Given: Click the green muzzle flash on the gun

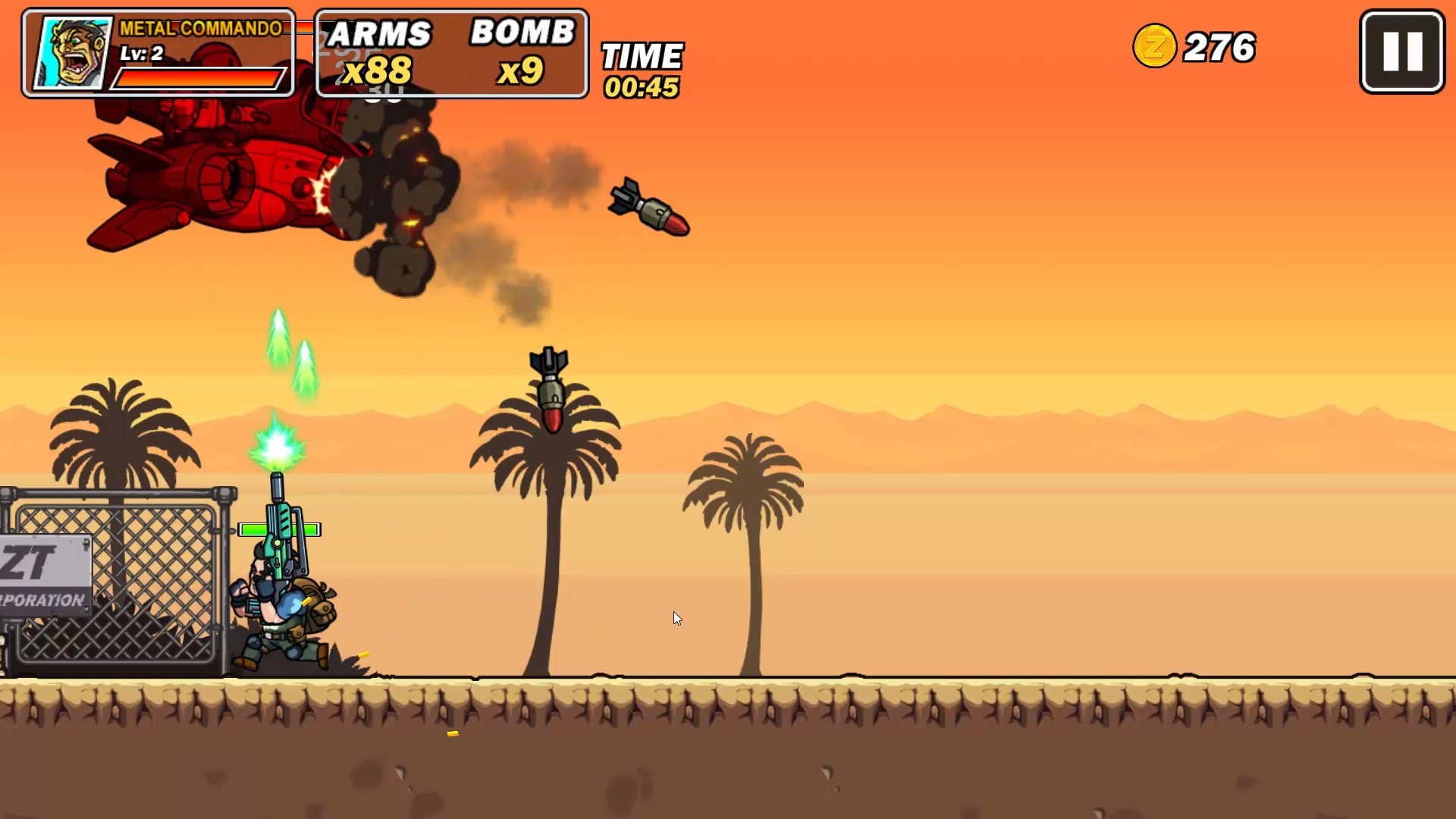Looking at the screenshot, I should (x=275, y=445).
